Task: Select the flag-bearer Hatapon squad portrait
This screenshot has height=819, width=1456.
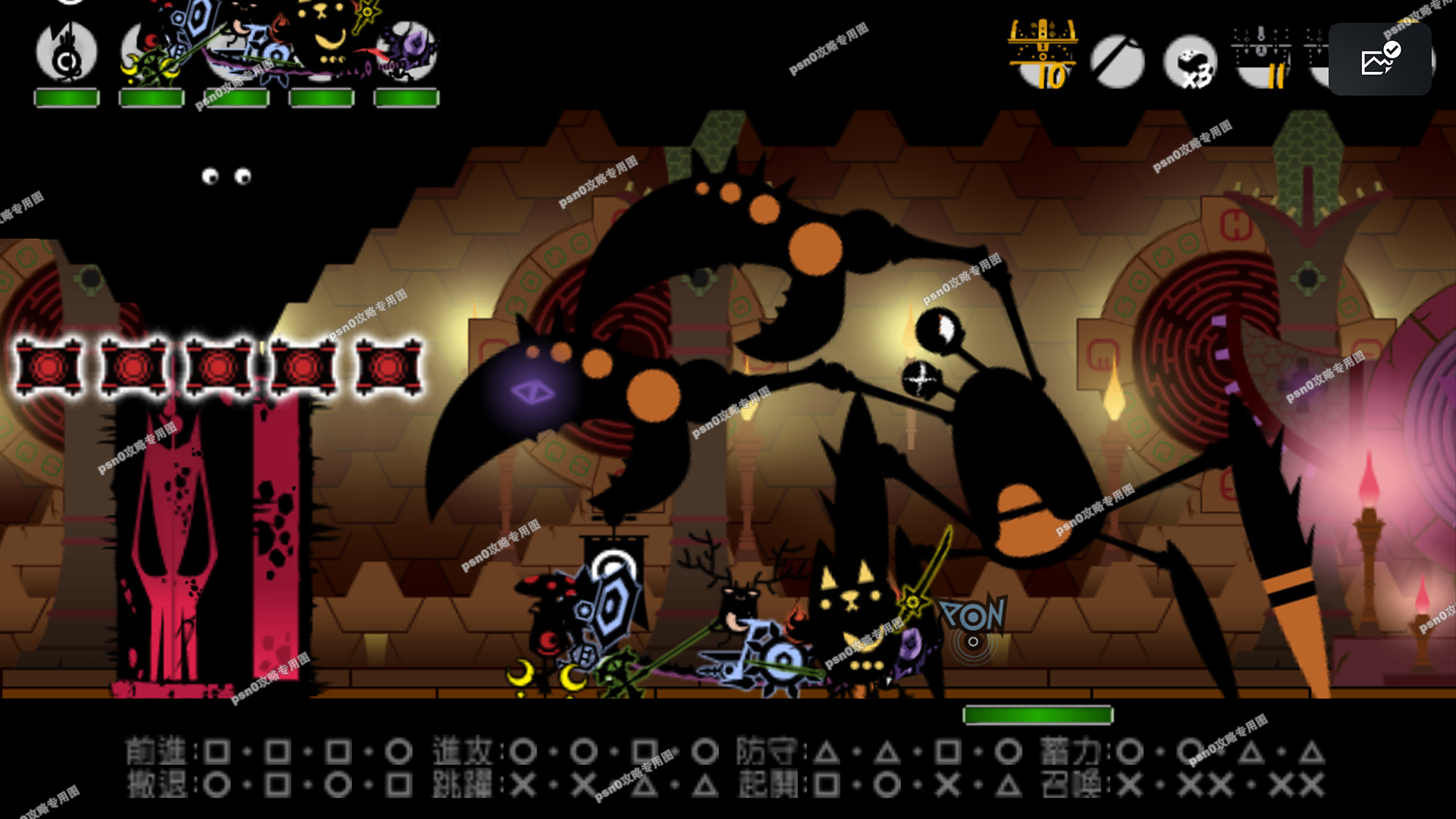Action: coord(67,53)
